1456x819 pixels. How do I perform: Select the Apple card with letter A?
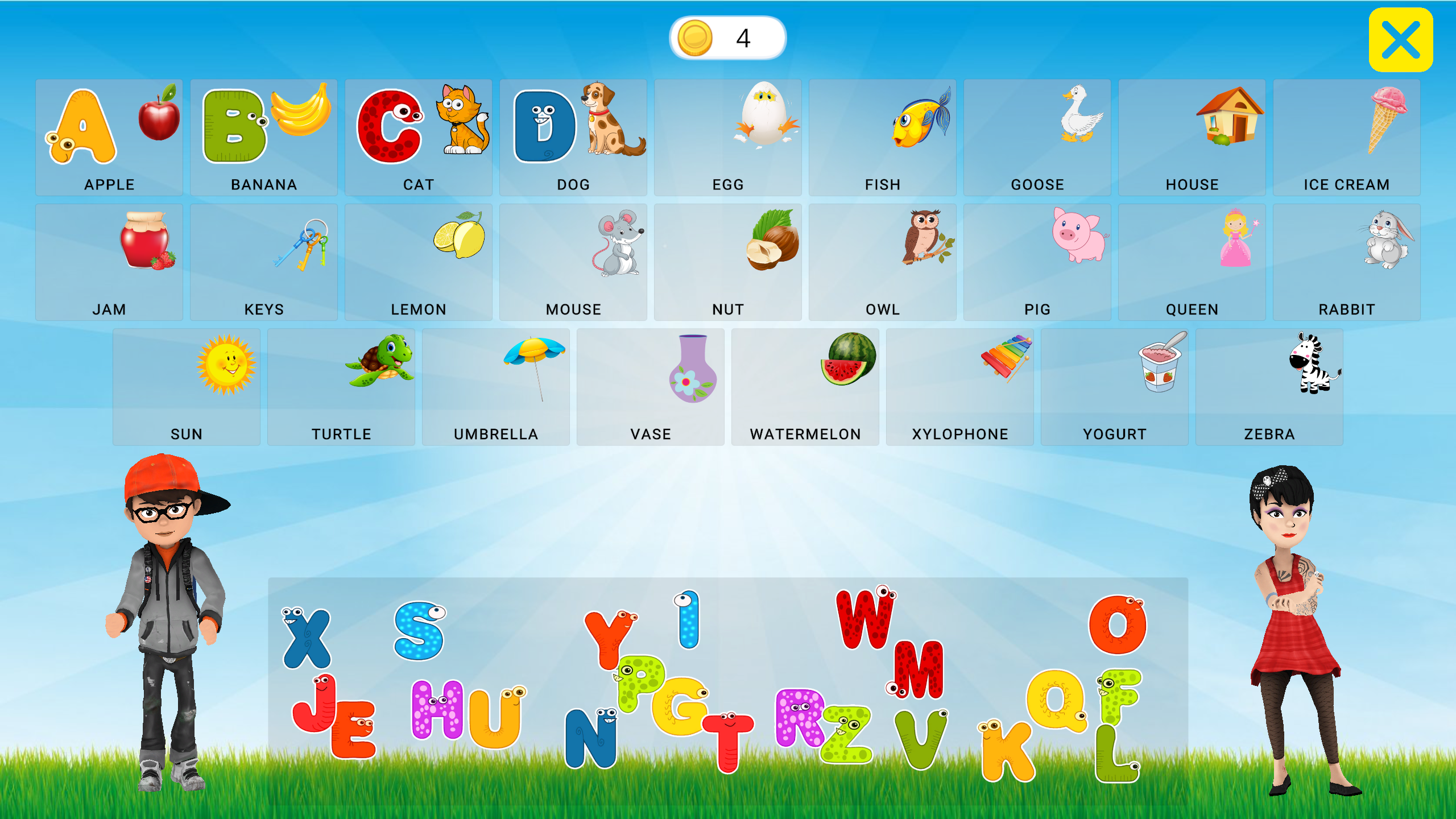(109, 136)
